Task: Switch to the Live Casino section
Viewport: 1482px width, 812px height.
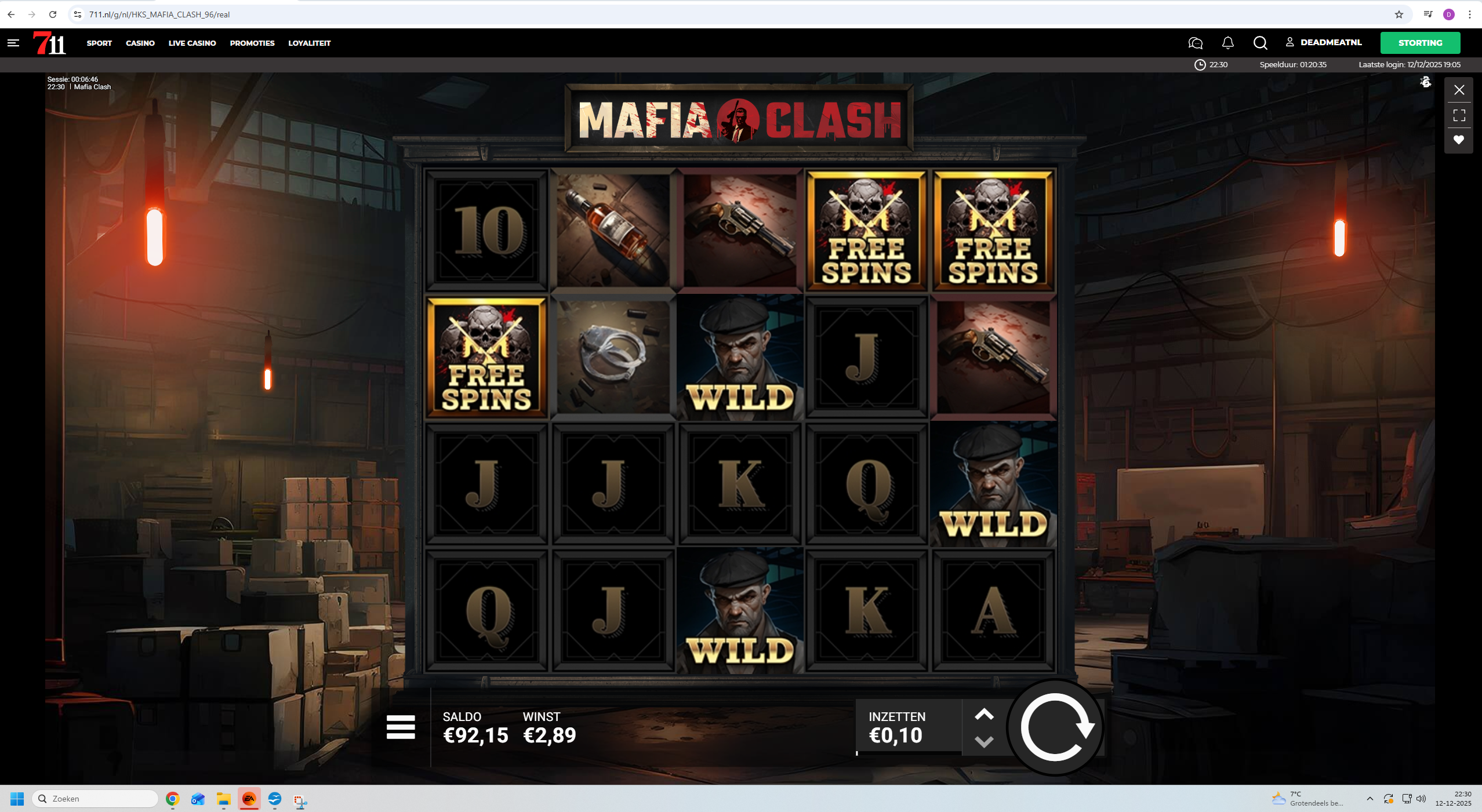Action: (x=192, y=43)
